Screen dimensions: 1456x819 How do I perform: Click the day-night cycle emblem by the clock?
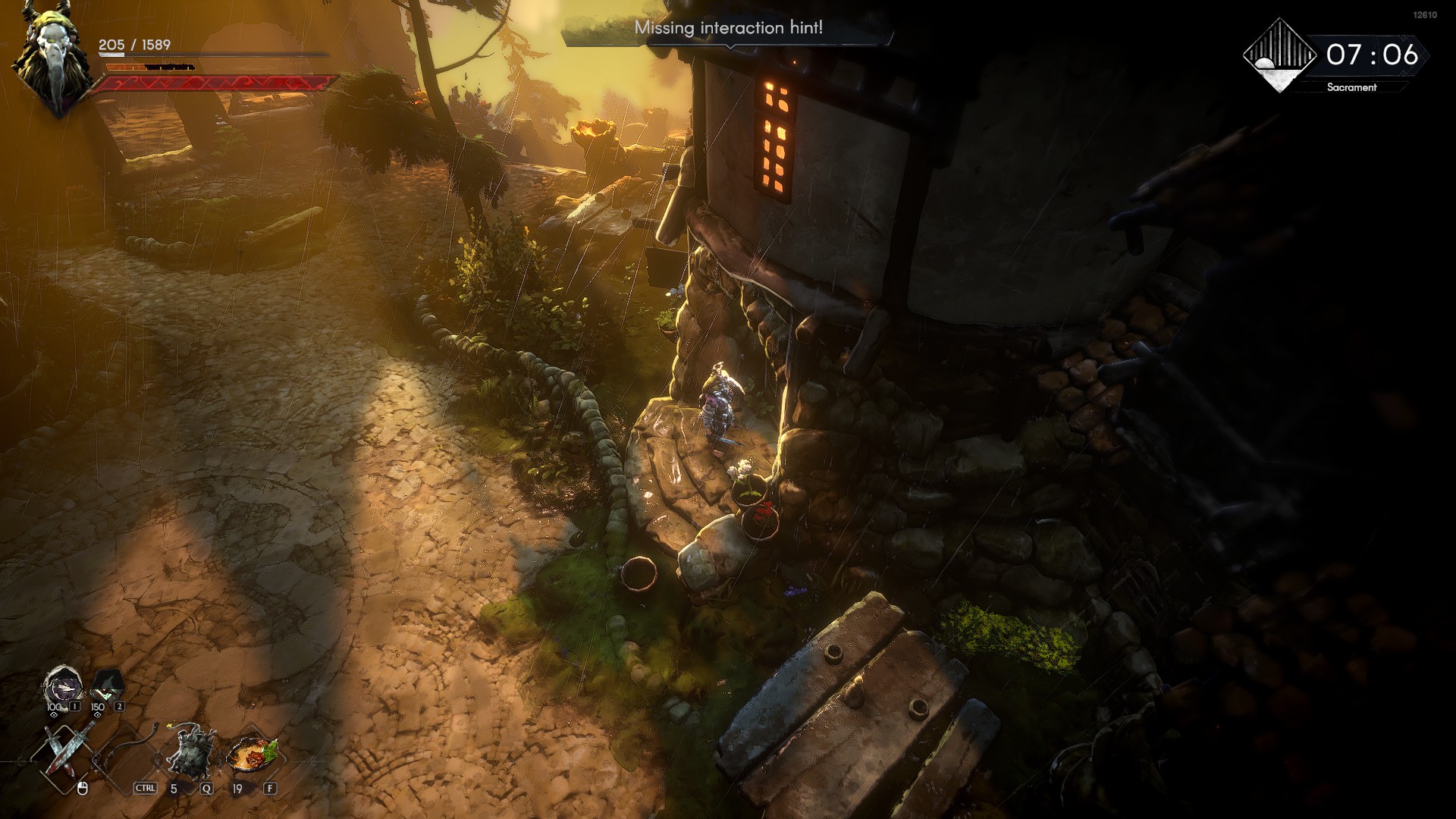[x=1280, y=56]
